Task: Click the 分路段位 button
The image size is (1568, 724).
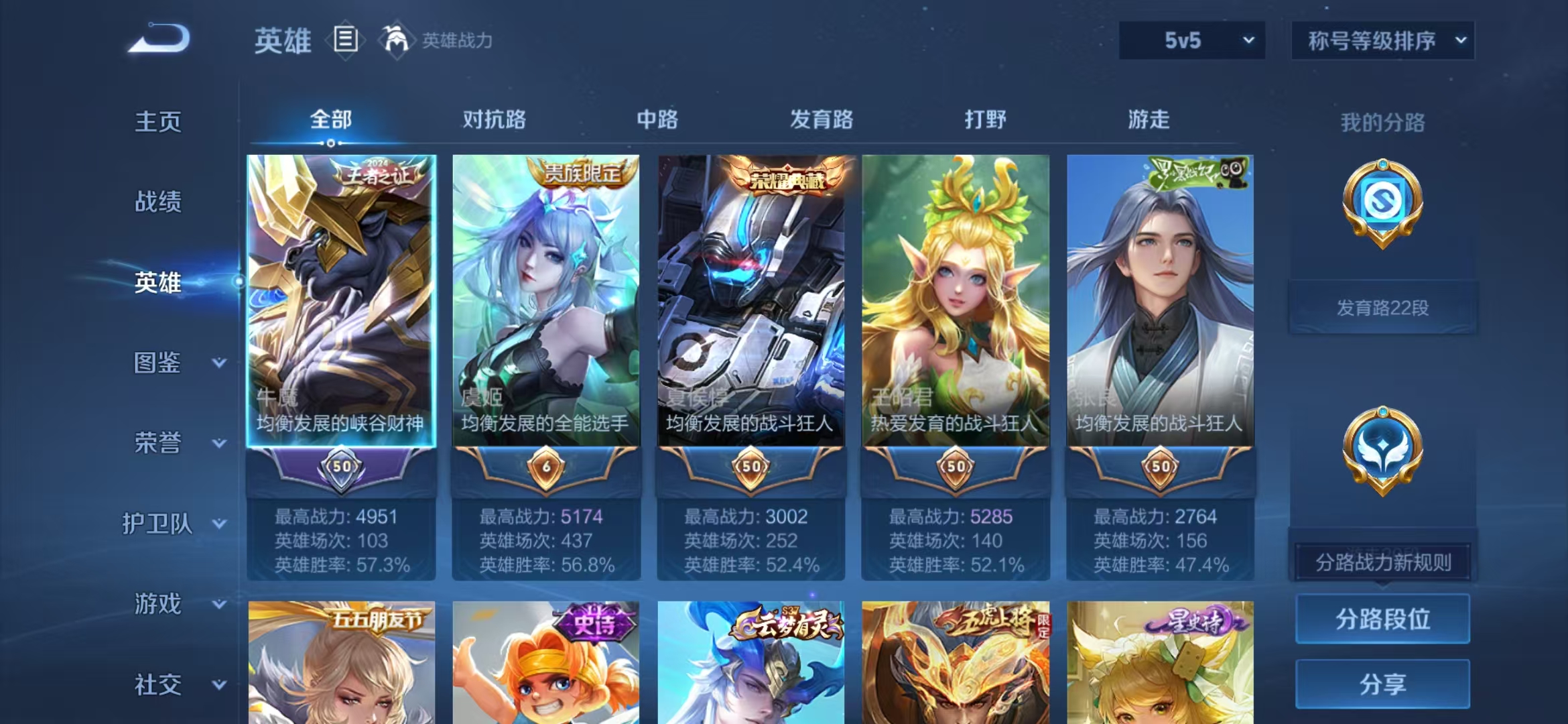Action: coord(1382,619)
